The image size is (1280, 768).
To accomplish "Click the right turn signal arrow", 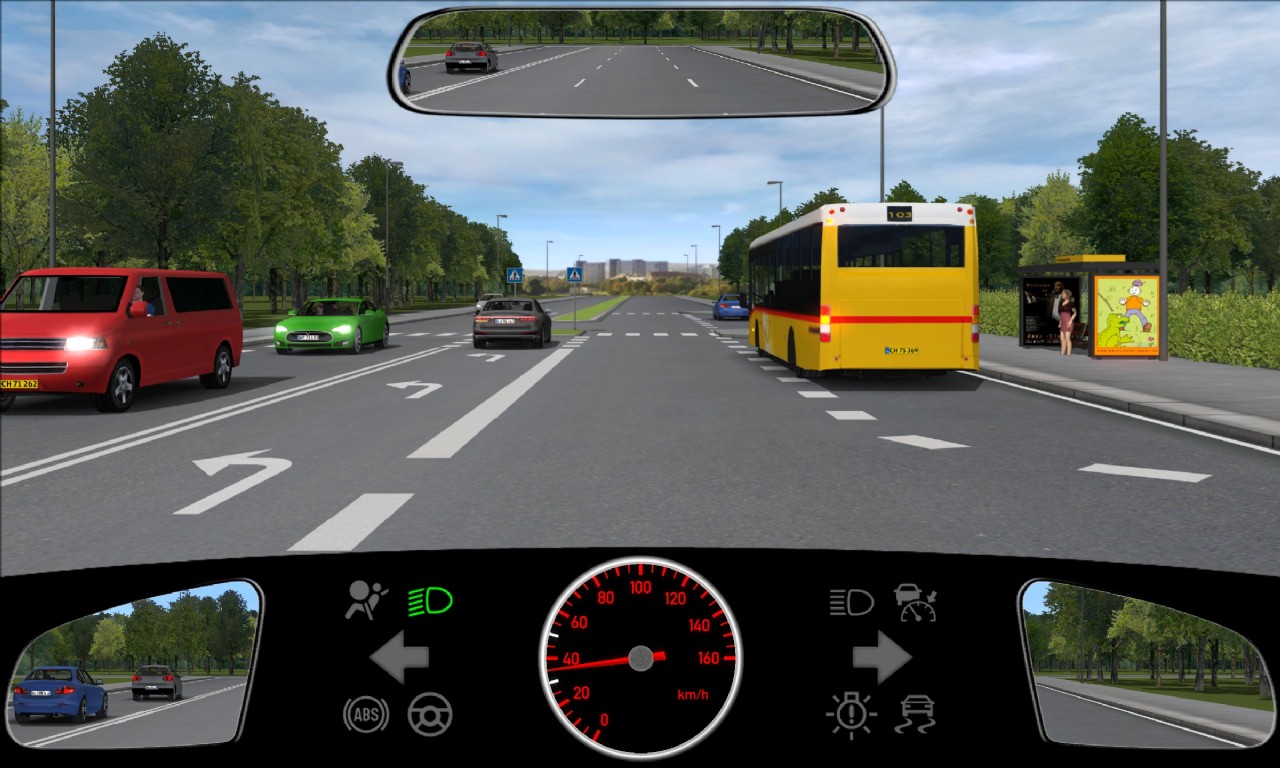I will click(x=881, y=658).
